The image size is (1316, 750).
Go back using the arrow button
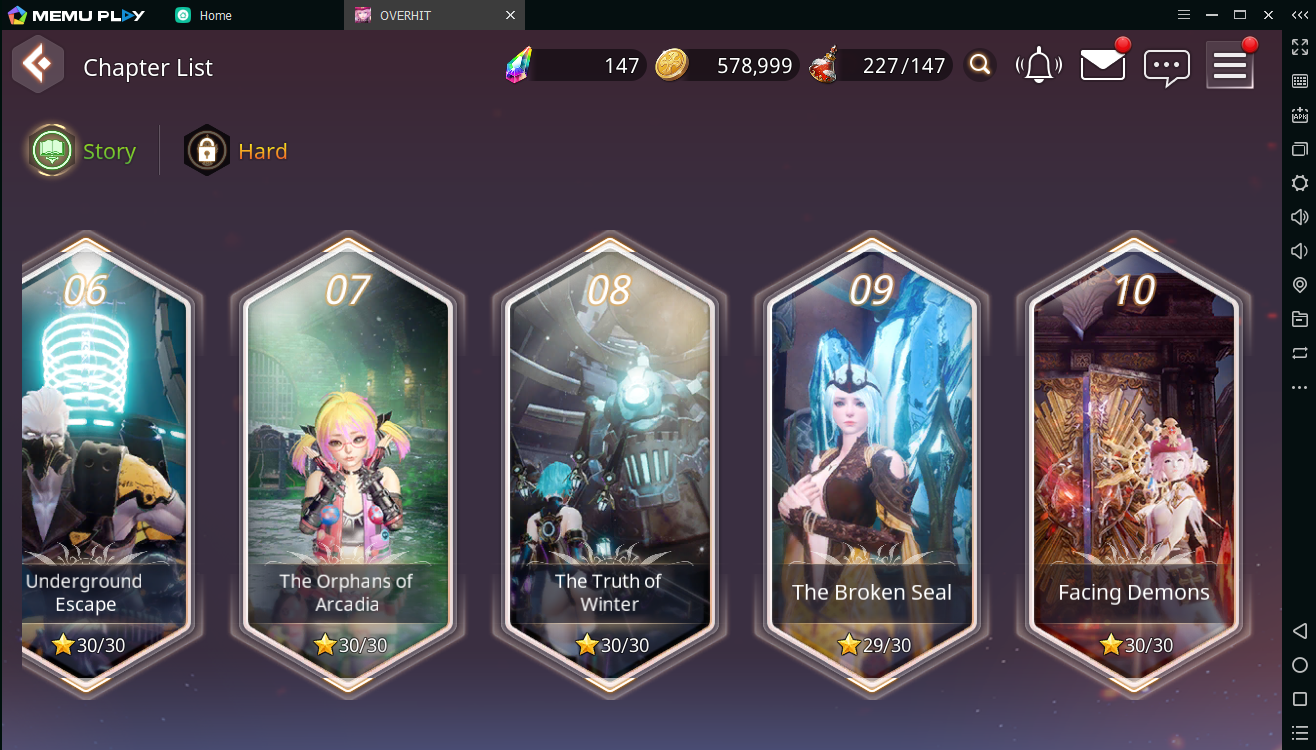pos(38,66)
